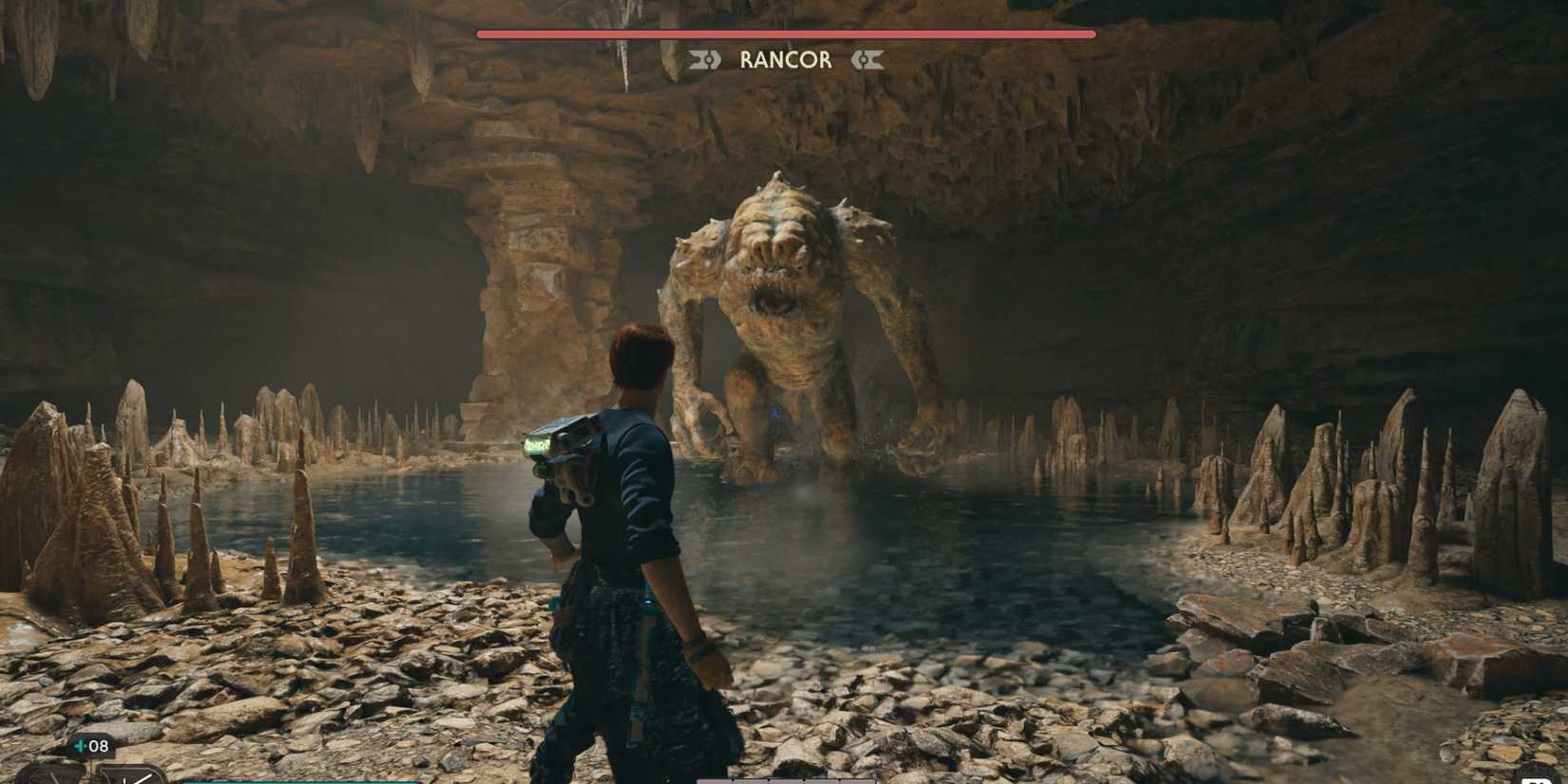Click the left end of the boss health bar
This screenshot has height=784, width=1568.
(480, 31)
